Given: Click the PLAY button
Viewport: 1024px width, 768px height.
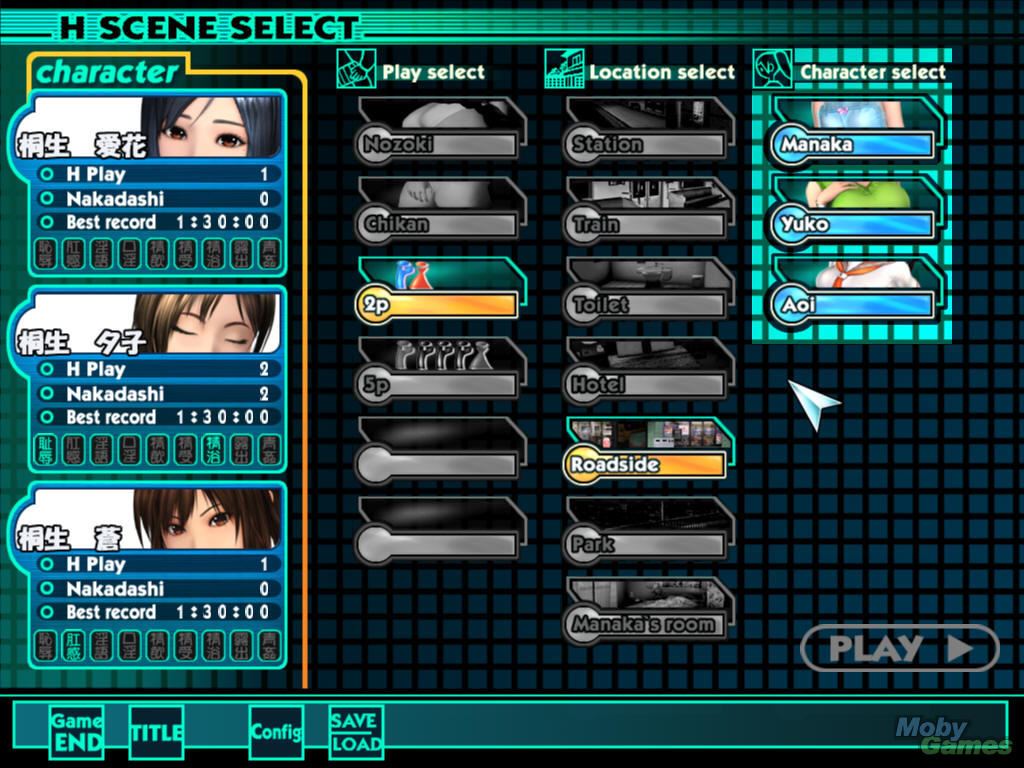Looking at the screenshot, I should 900,648.
